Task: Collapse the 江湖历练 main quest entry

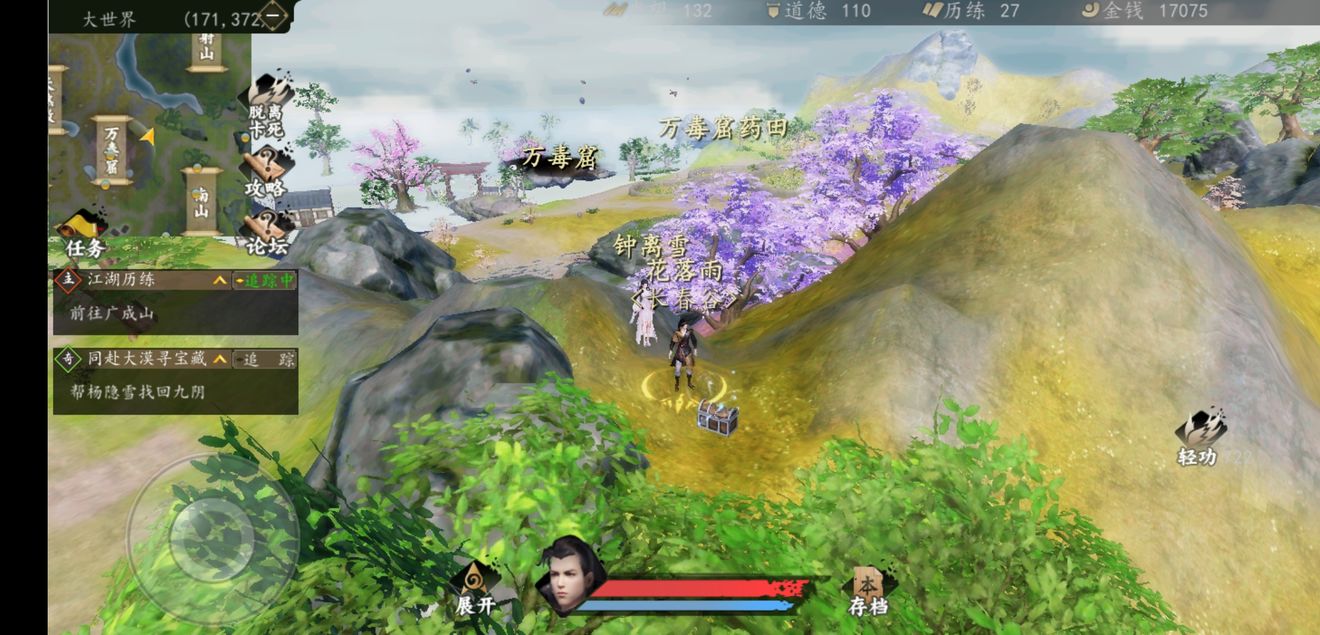Action: [220, 281]
